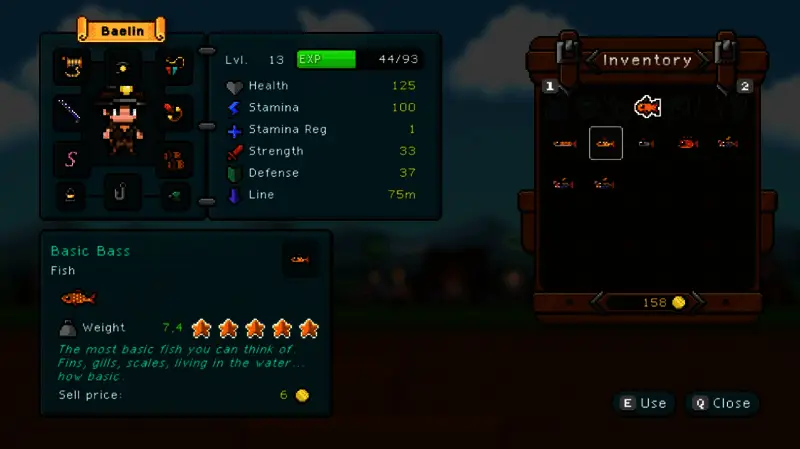This screenshot has height=449, width=800.
Task: Click the right arrow beside Inventory title
Action: 703,60
